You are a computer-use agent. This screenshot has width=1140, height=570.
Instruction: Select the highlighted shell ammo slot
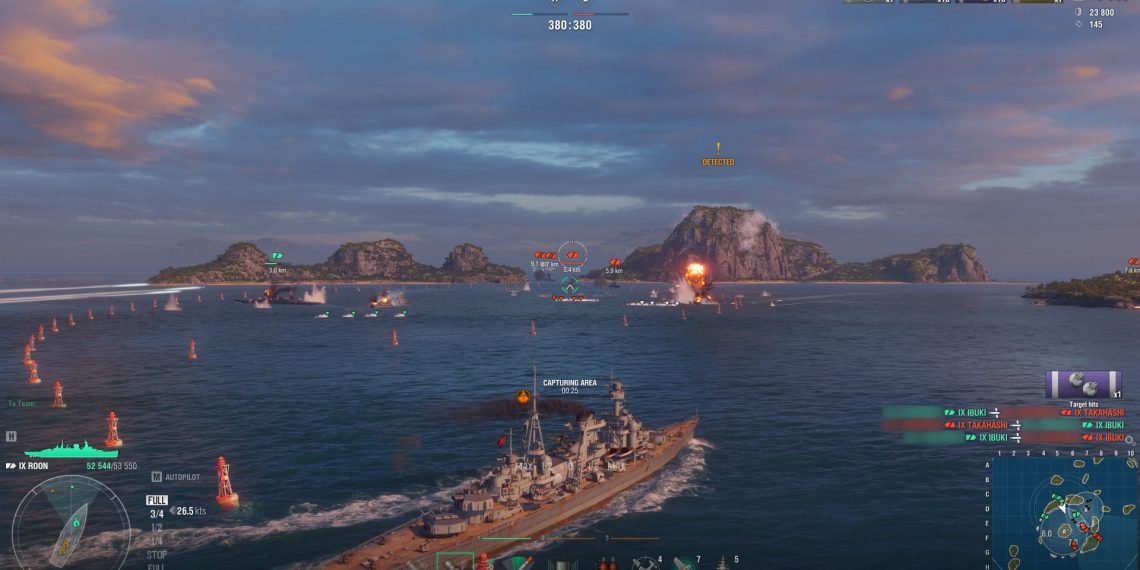455,562
